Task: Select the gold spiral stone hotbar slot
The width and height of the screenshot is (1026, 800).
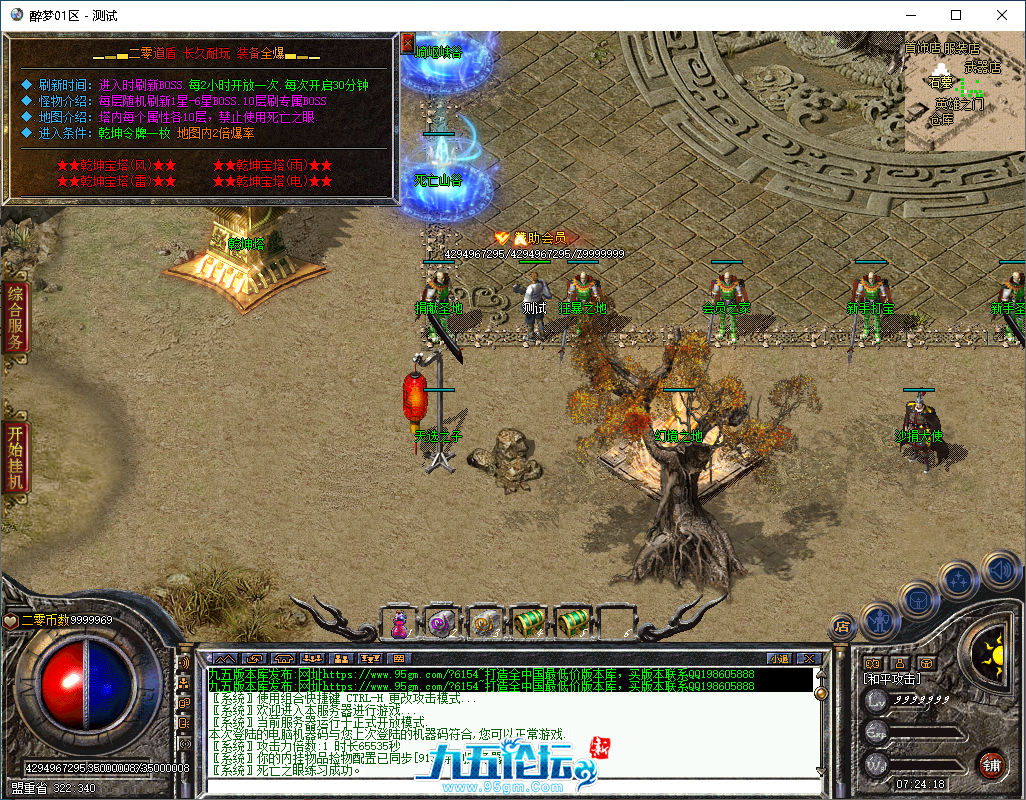Action: [485, 623]
